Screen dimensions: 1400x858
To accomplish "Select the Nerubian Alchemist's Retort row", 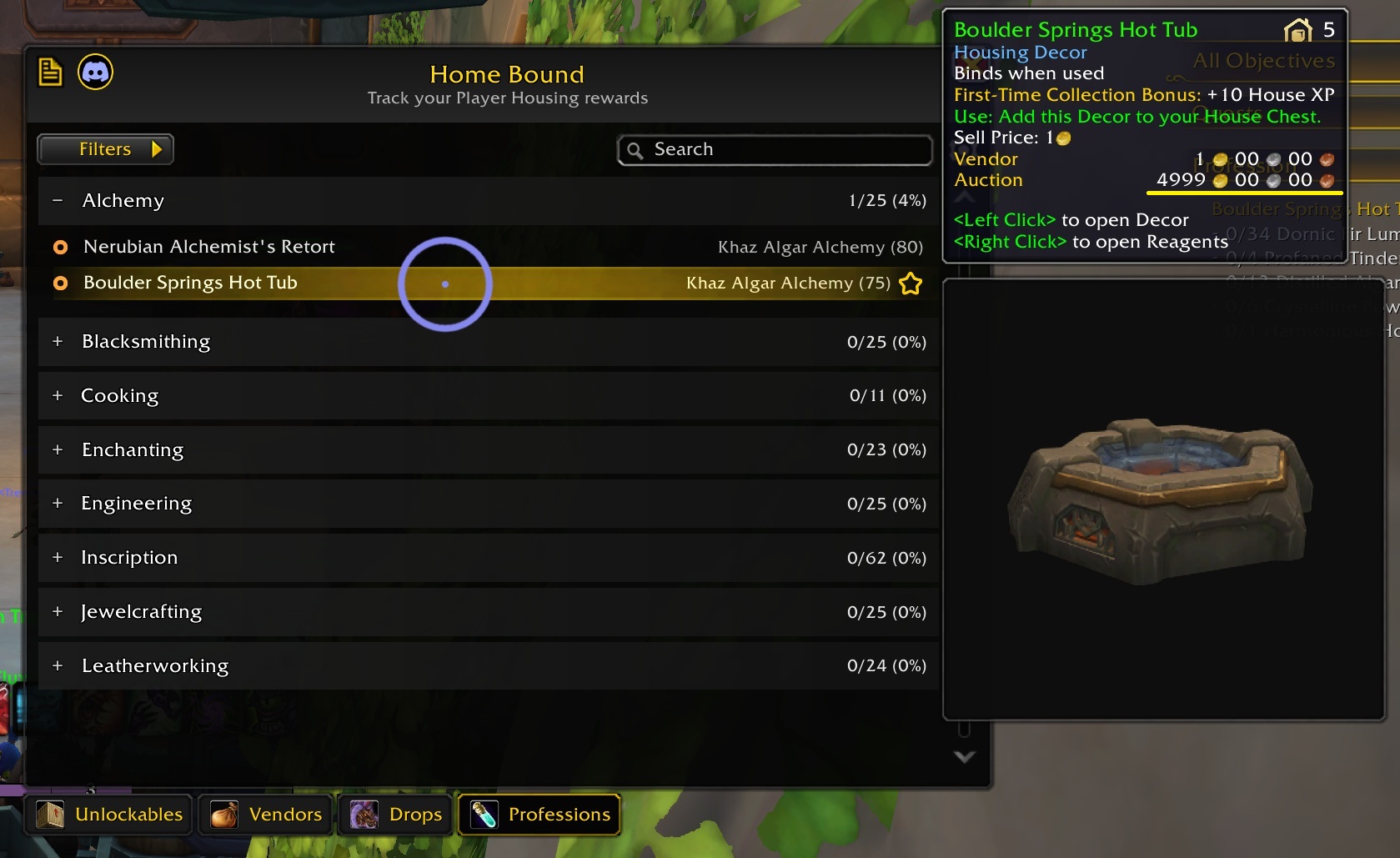I will point(208,247).
